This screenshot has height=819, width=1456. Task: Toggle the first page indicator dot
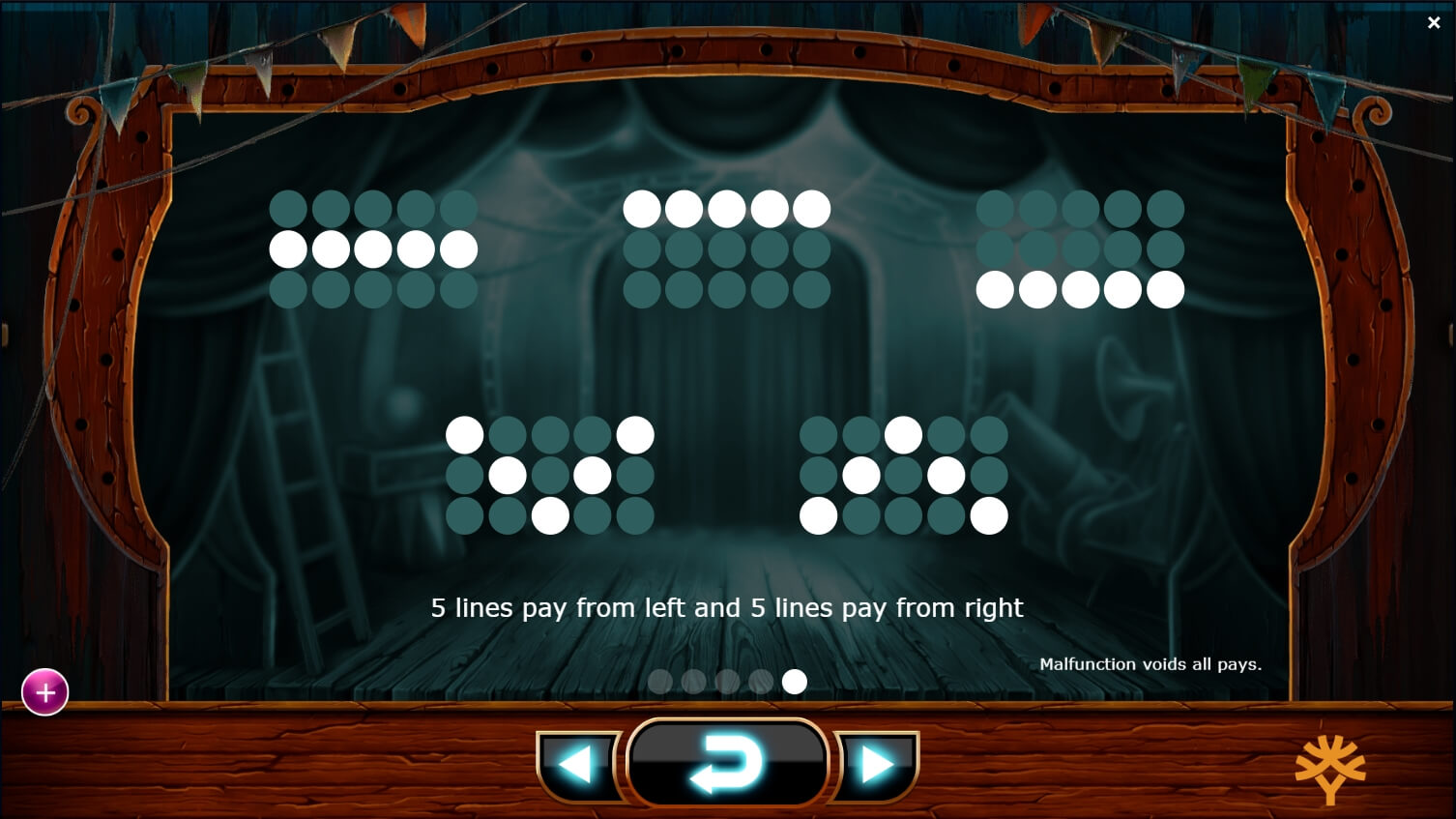pos(660,682)
